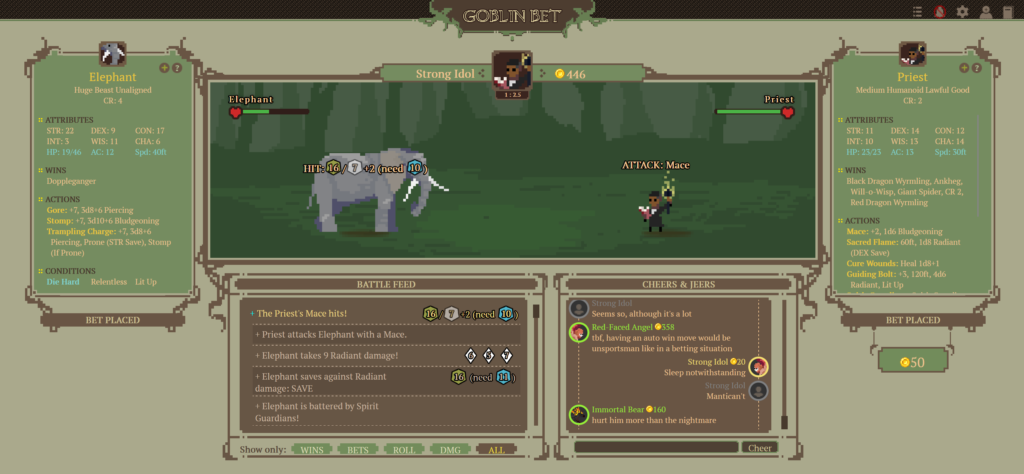The image size is (1024, 474).
Task: Toggle the crossed-out bell notification icon
Action: 940,11
